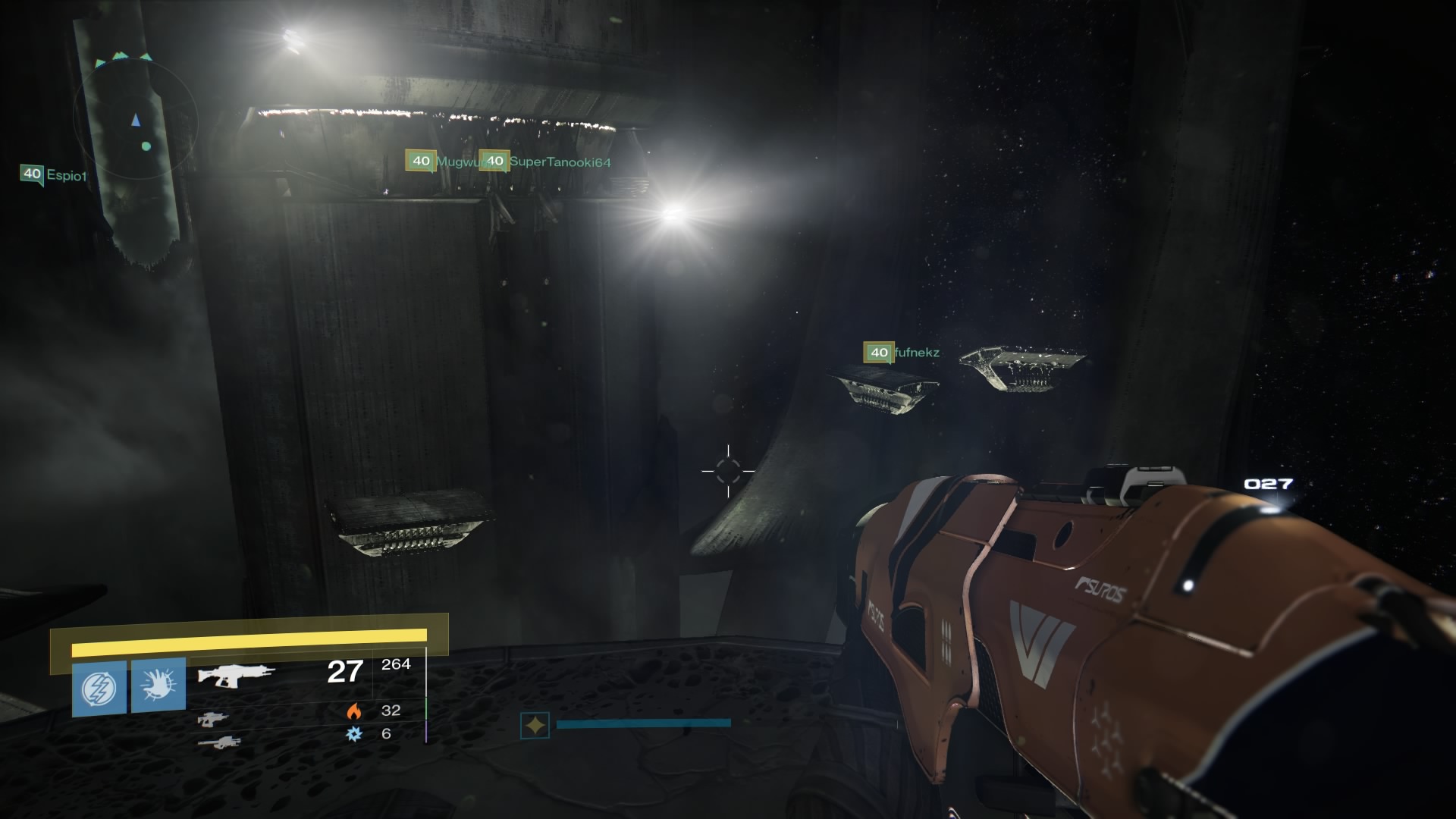Click the 264 reserve ammo count

397,664
